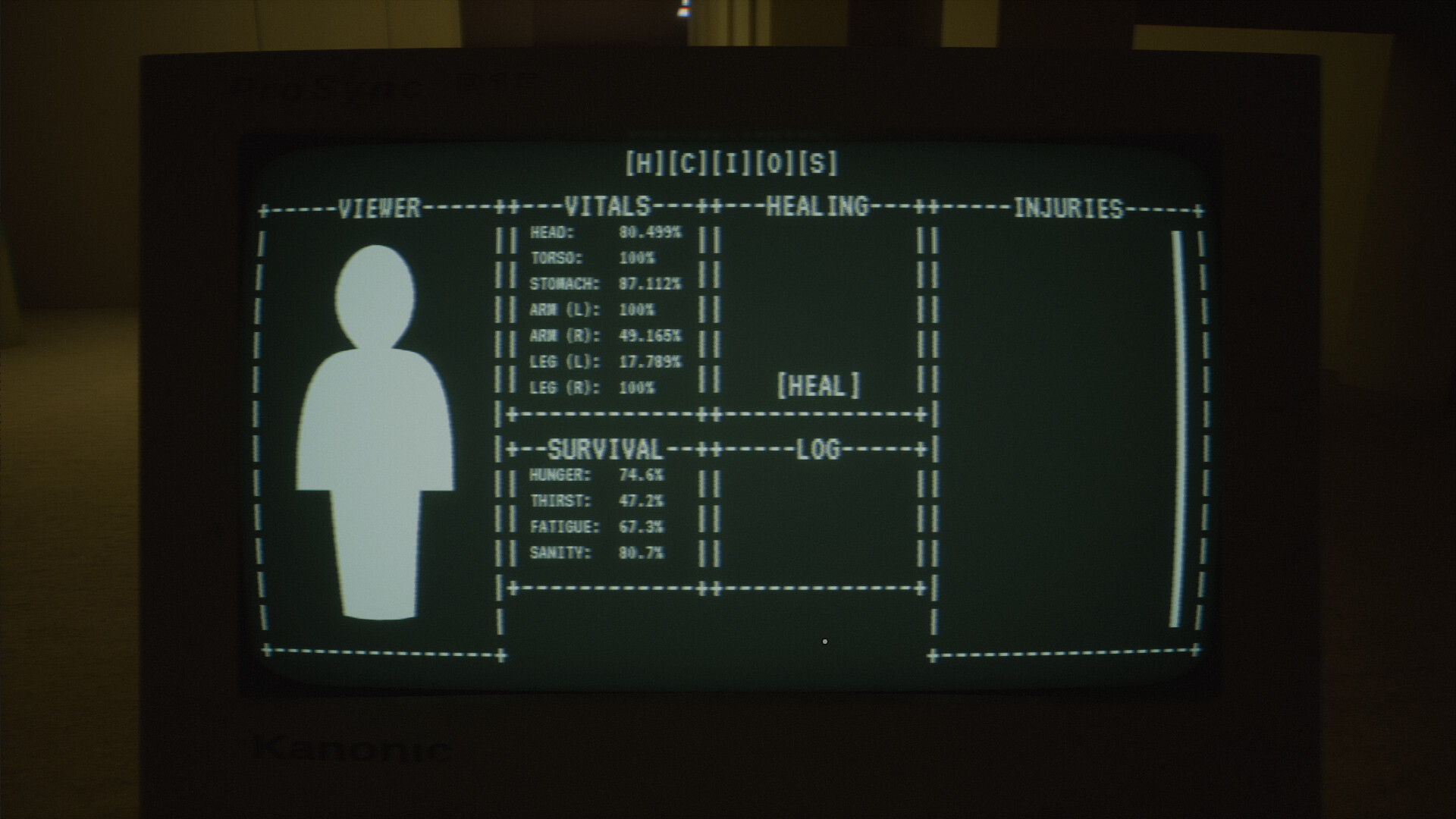
Task: Expand the LOG section
Action: [817, 450]
